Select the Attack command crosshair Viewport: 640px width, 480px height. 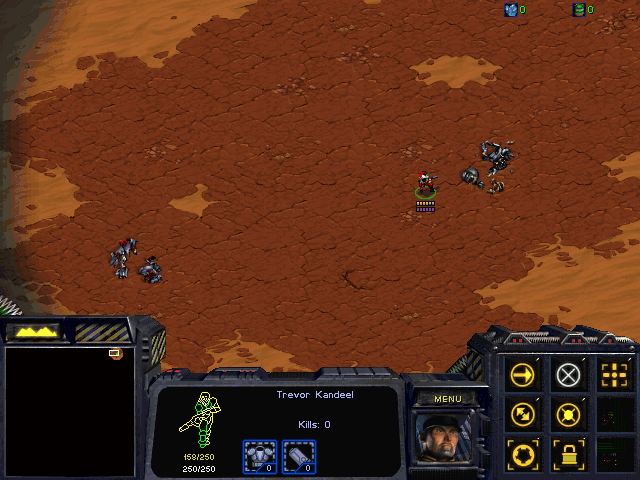pos(612,375)
